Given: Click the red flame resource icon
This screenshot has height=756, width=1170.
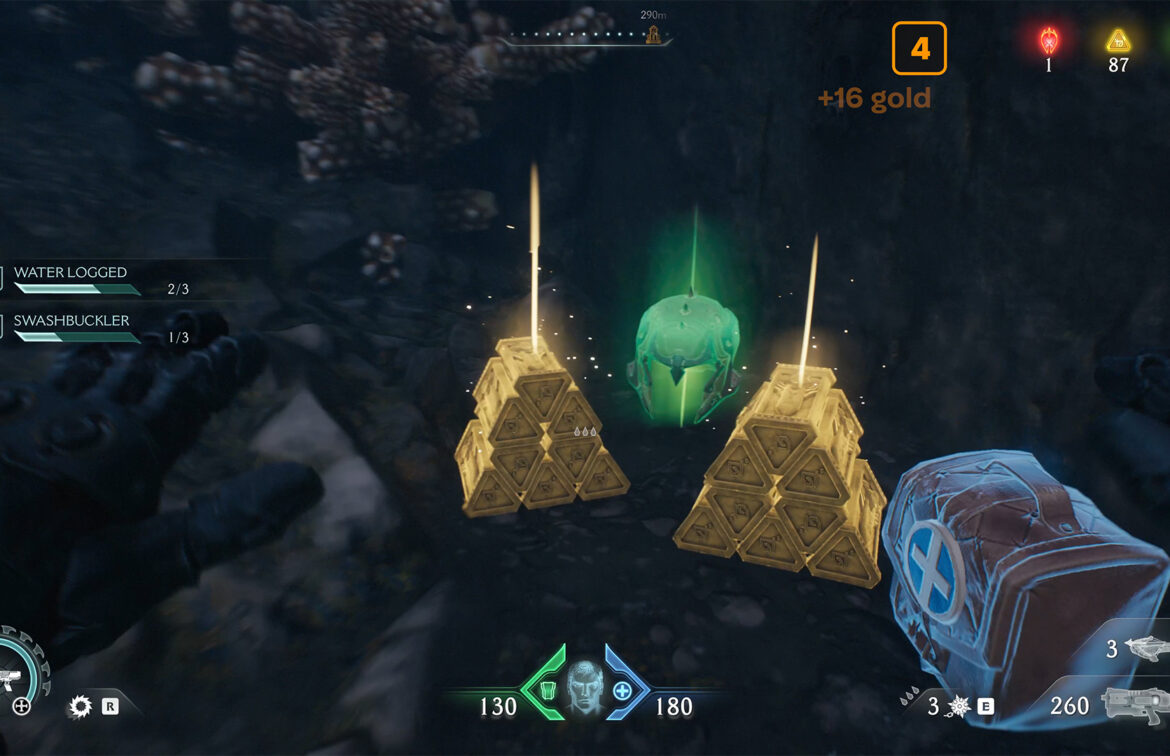Looking at the screenshot, I should (x=1048, y=41).
